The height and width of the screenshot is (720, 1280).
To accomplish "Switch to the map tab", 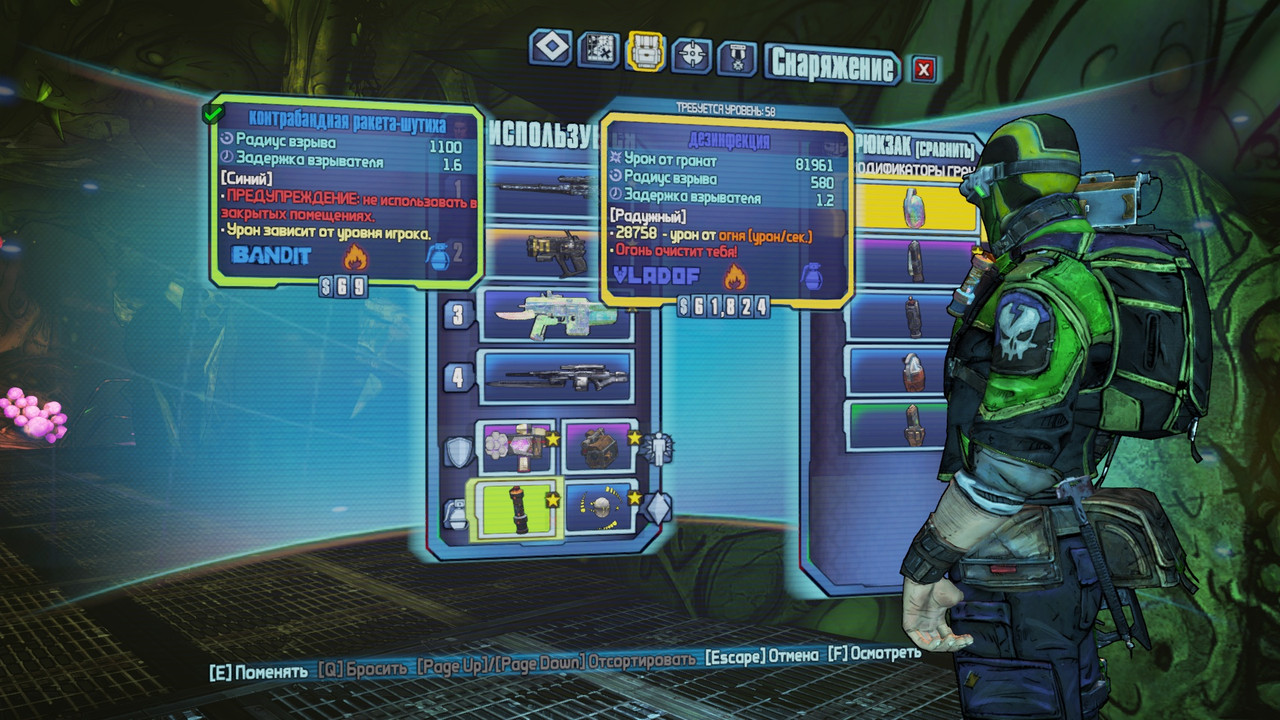I will pos(598,49).
